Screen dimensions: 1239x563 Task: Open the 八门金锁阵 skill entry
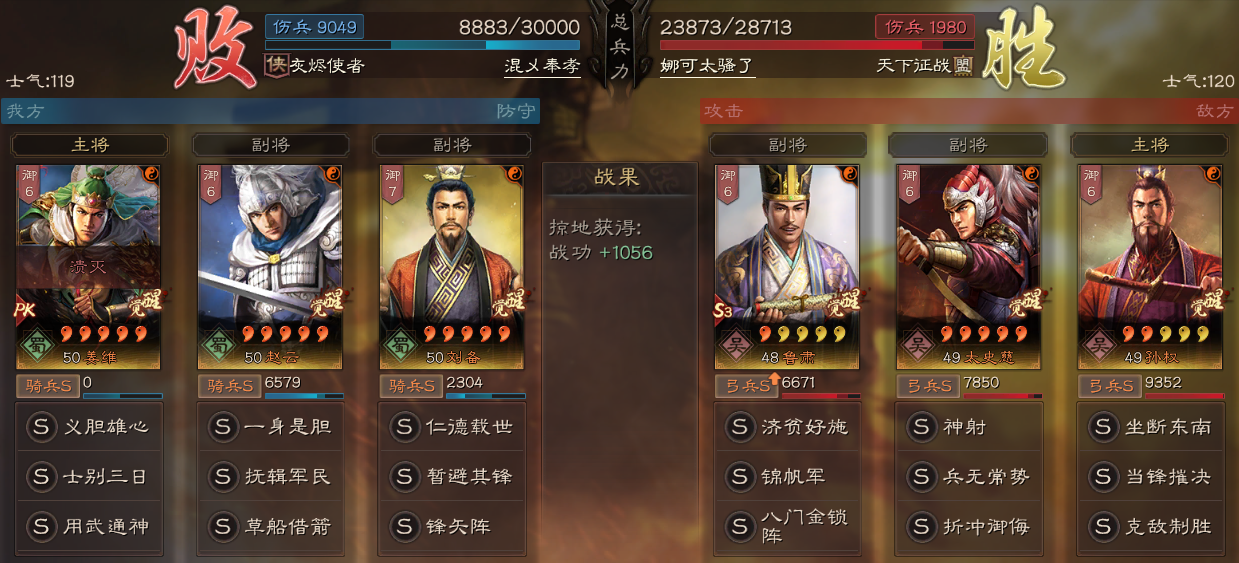(788, 527)
